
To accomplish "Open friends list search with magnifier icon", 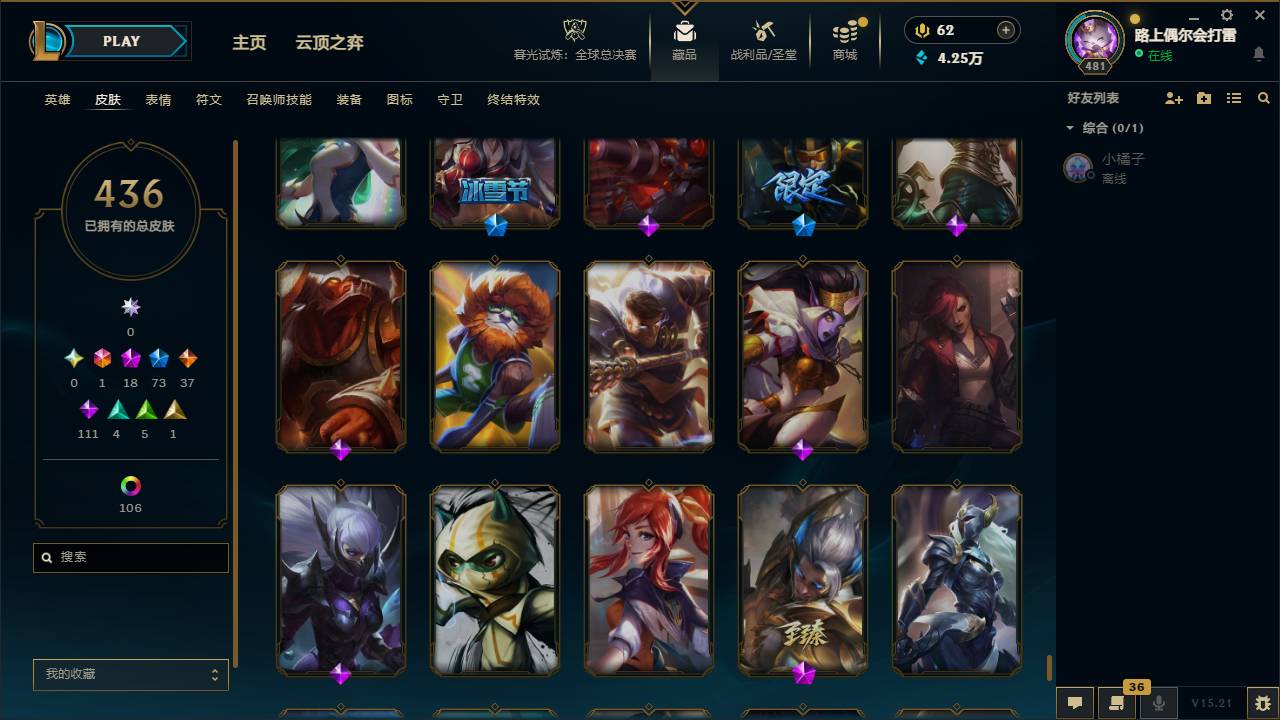I will pyautogui.click(x=1263, y=98).
